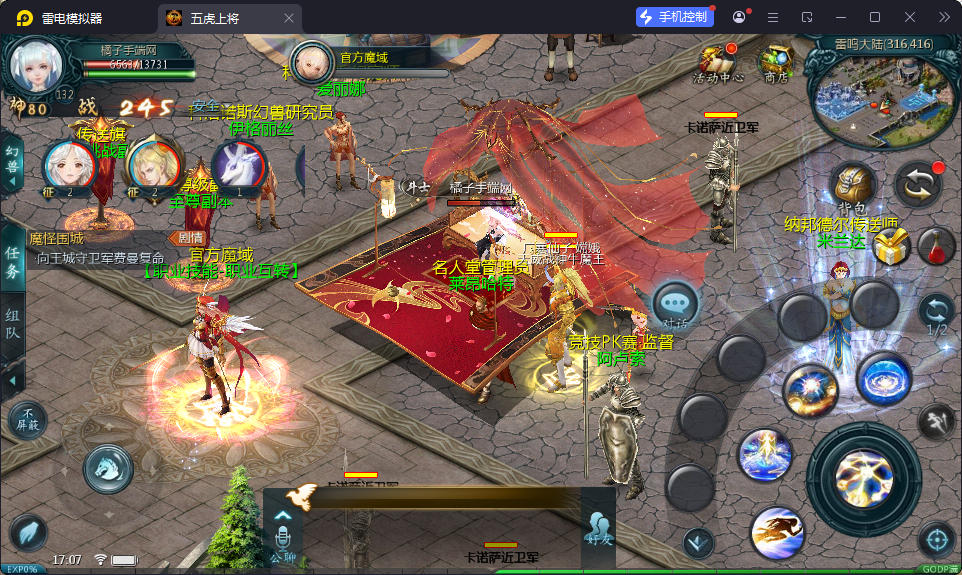962x575 pixels.
Task: Switch to the 任务 quest tab
Action: tap(13, 262)
